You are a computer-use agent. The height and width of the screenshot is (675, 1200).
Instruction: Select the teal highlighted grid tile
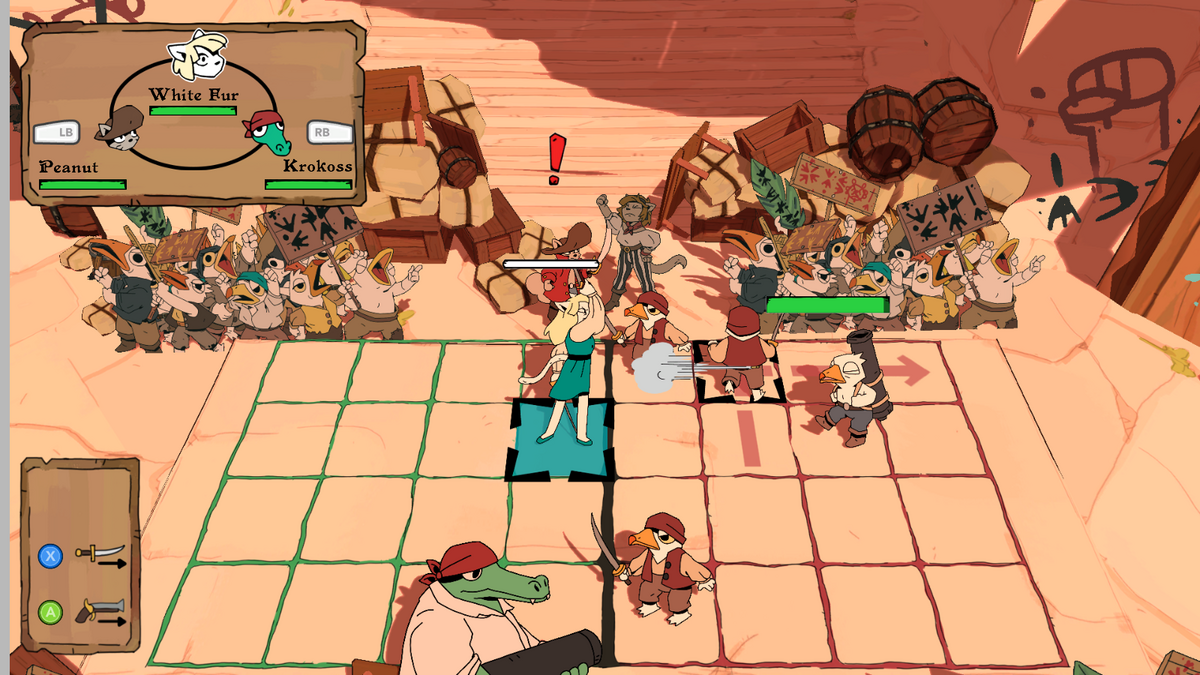tap(559, 439)
